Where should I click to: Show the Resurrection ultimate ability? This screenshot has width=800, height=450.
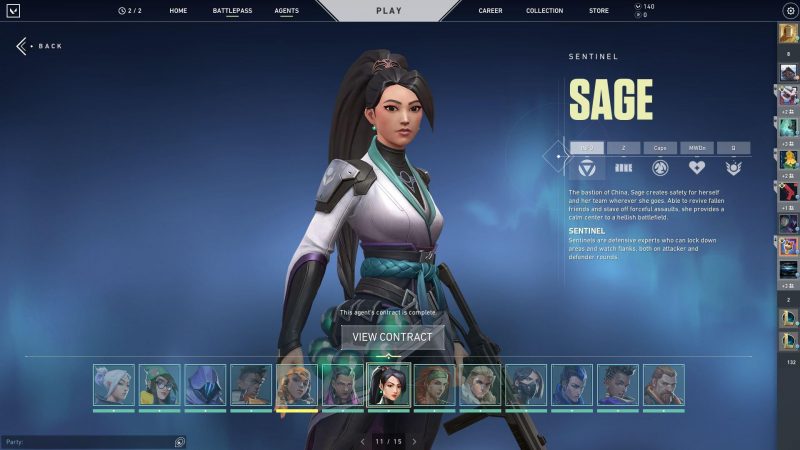(x=734, y=168)
